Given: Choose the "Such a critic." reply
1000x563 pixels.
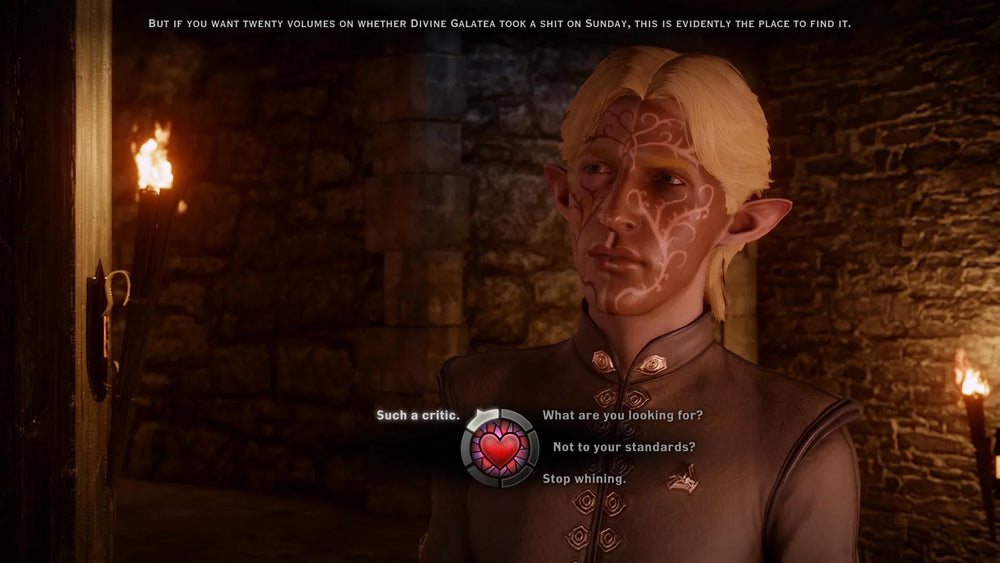Looking at the screenshot, I should tap(417, 415).
